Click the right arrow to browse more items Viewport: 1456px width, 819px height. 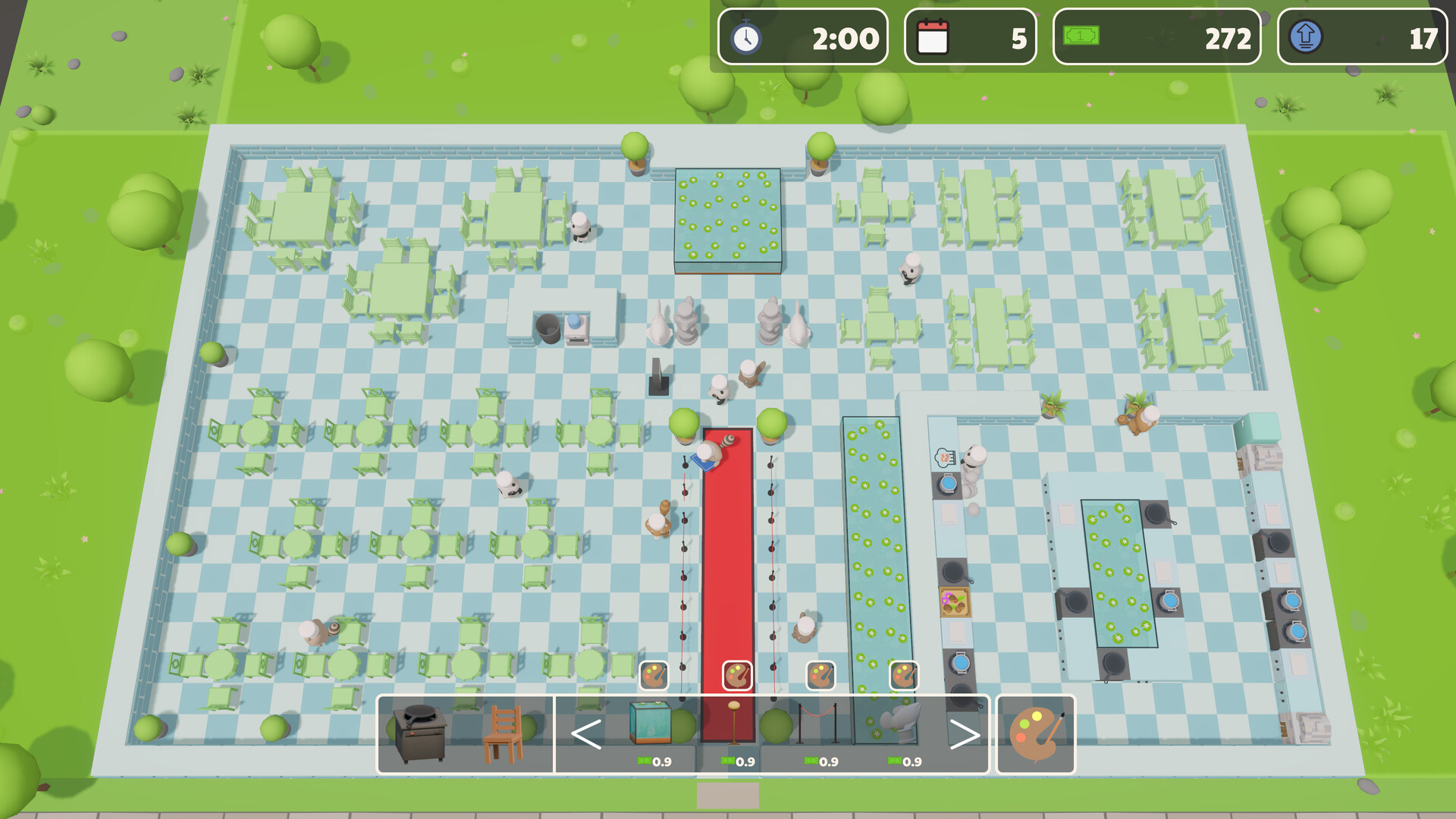point(965,733)
